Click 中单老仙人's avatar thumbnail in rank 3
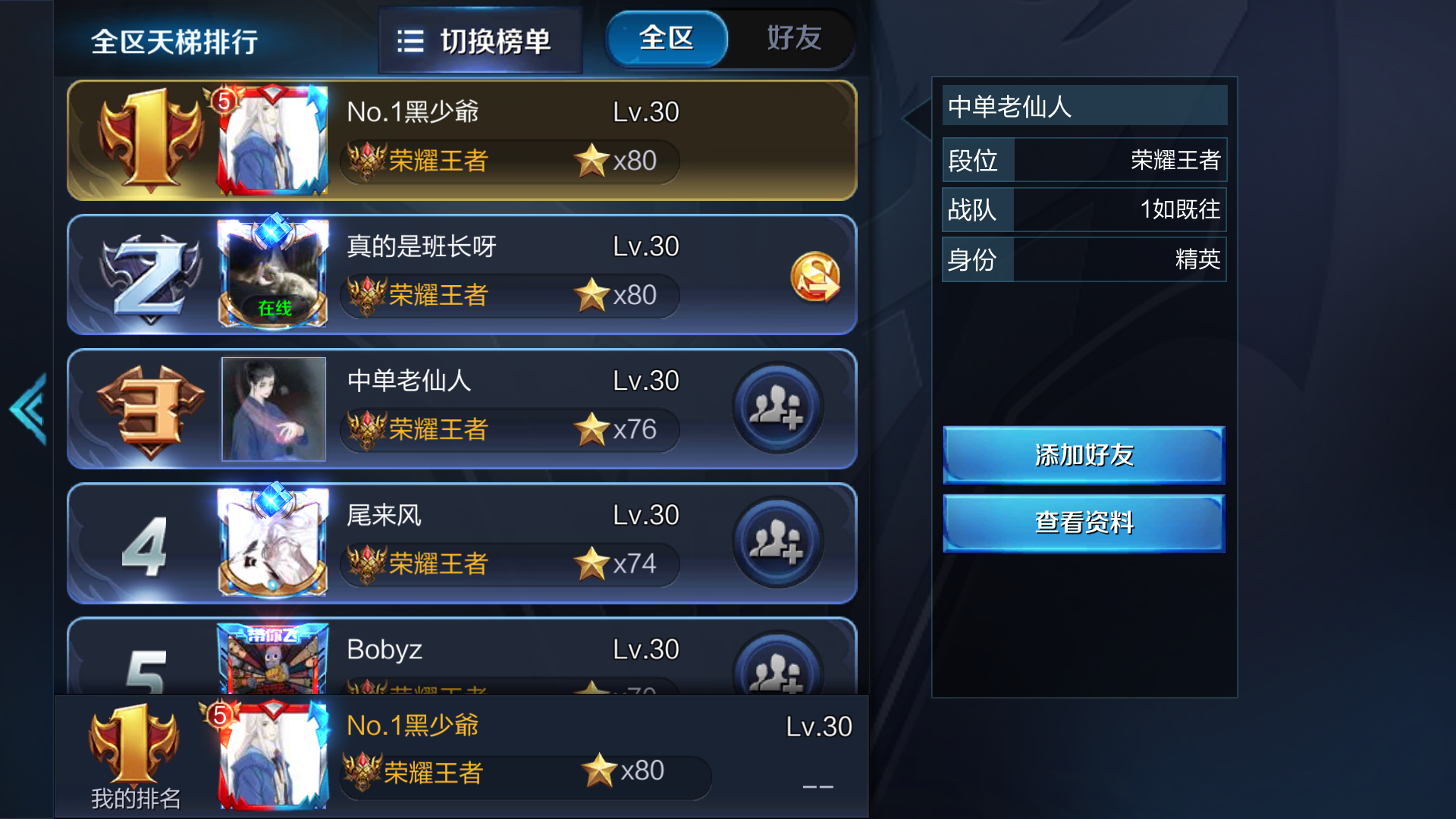This screenshot has height=819, width=1456. tap(274, 409)
